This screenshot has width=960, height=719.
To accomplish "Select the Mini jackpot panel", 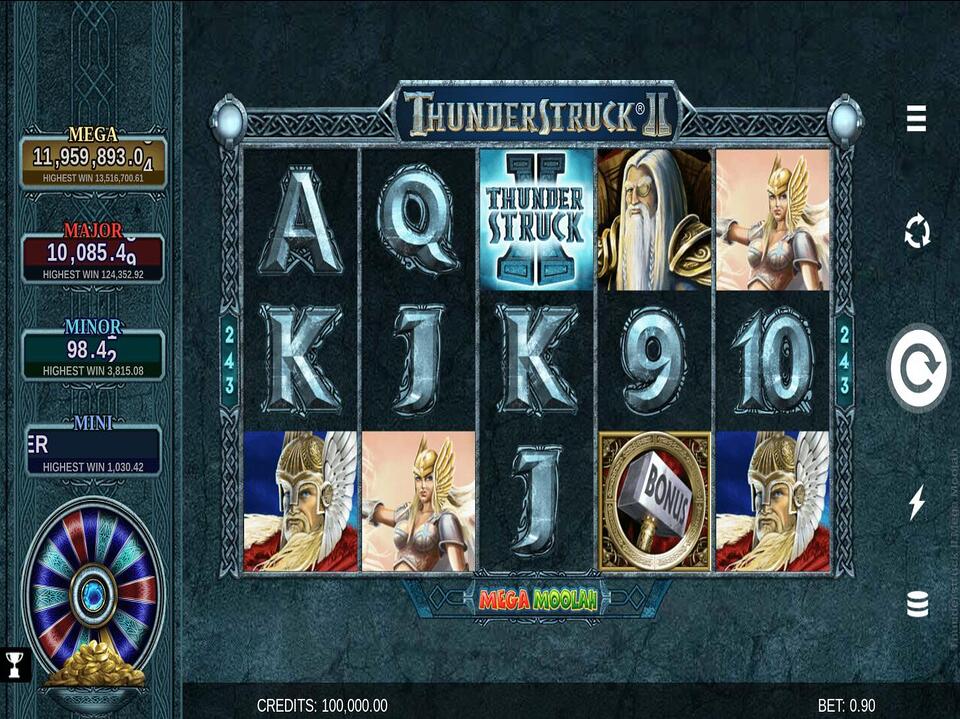I will [93, 450].
